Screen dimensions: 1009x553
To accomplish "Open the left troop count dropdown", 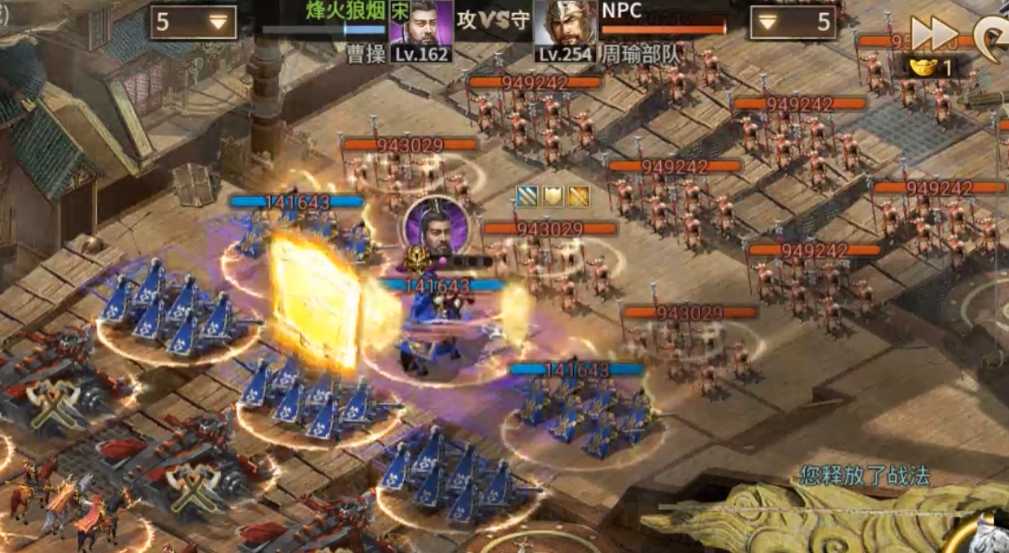I will click(x=194, y=22).
